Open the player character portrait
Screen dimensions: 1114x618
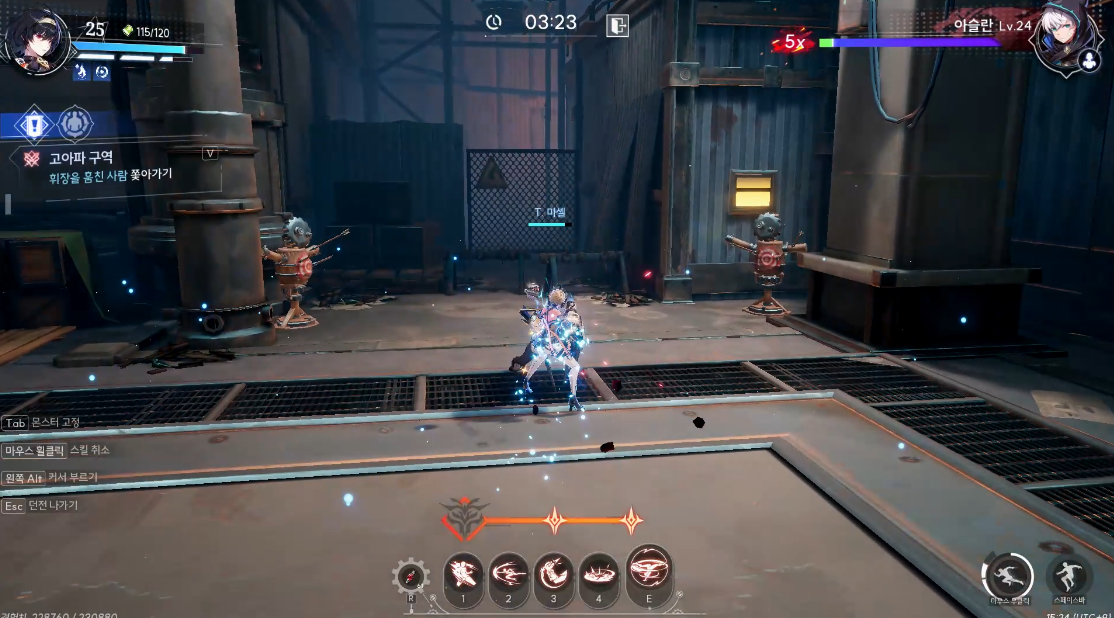pyautogui.click(x=36, y=42)
